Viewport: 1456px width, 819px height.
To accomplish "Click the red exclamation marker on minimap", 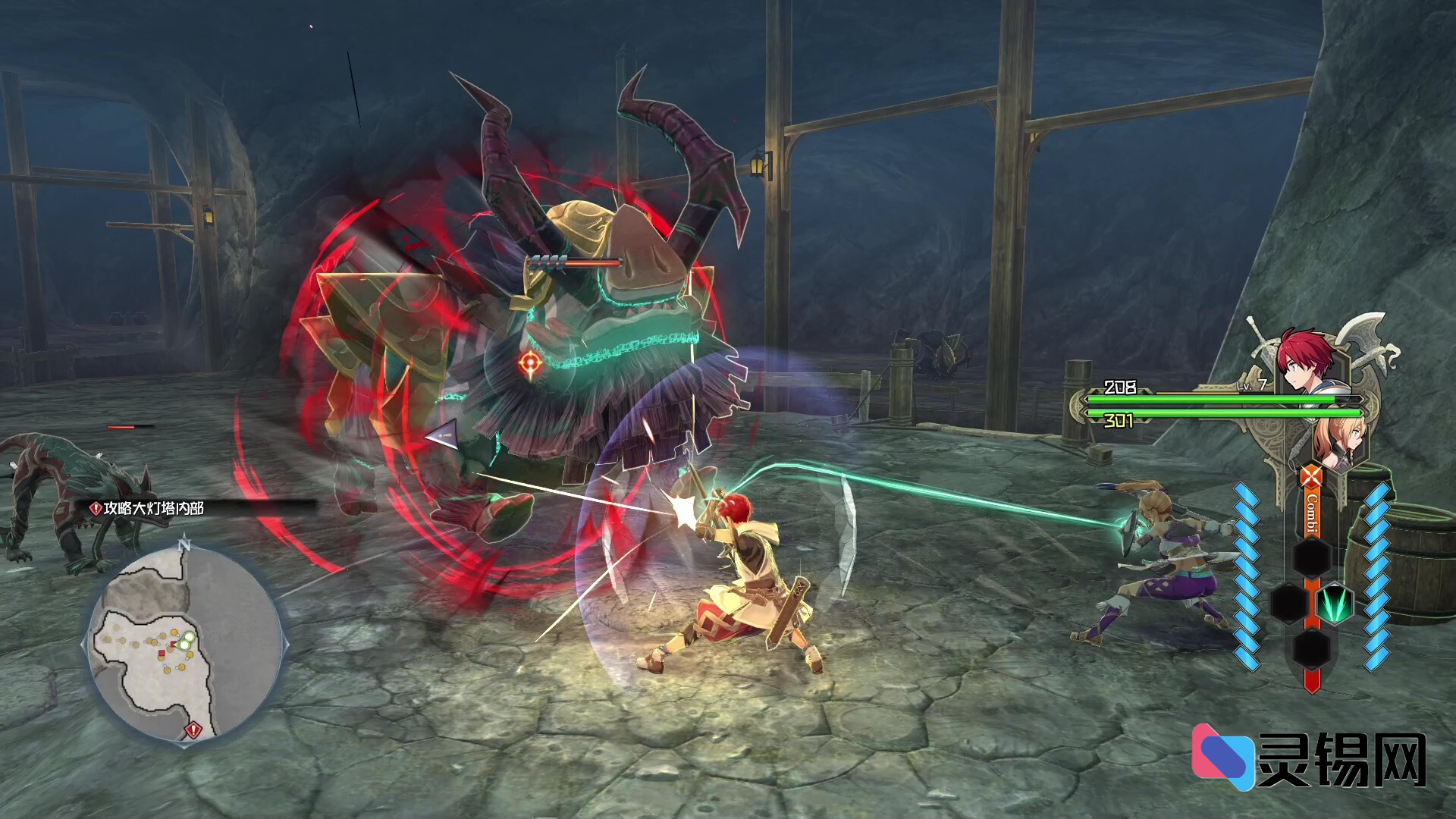I will (193, 730).
